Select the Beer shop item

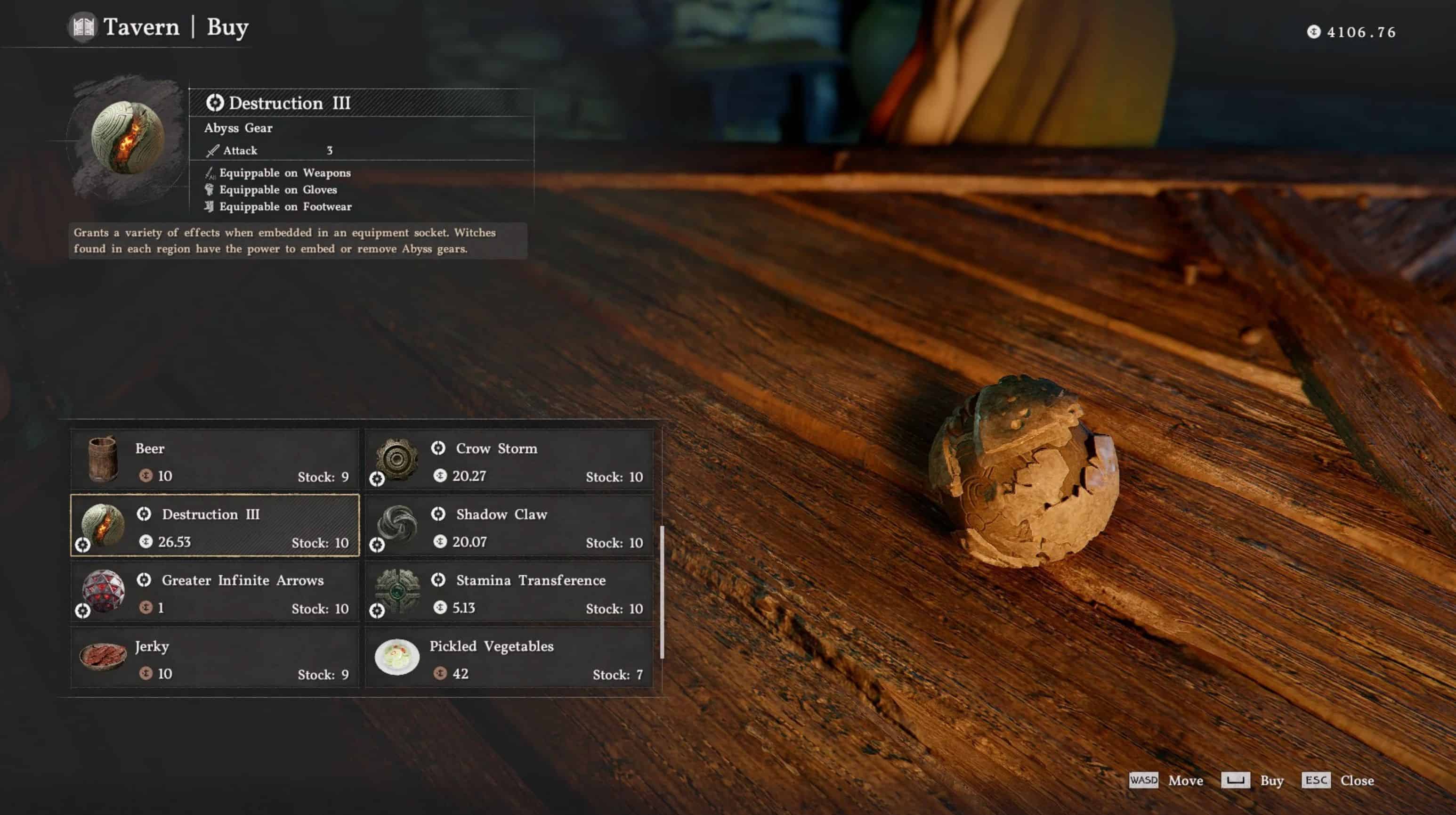(215, 460)
